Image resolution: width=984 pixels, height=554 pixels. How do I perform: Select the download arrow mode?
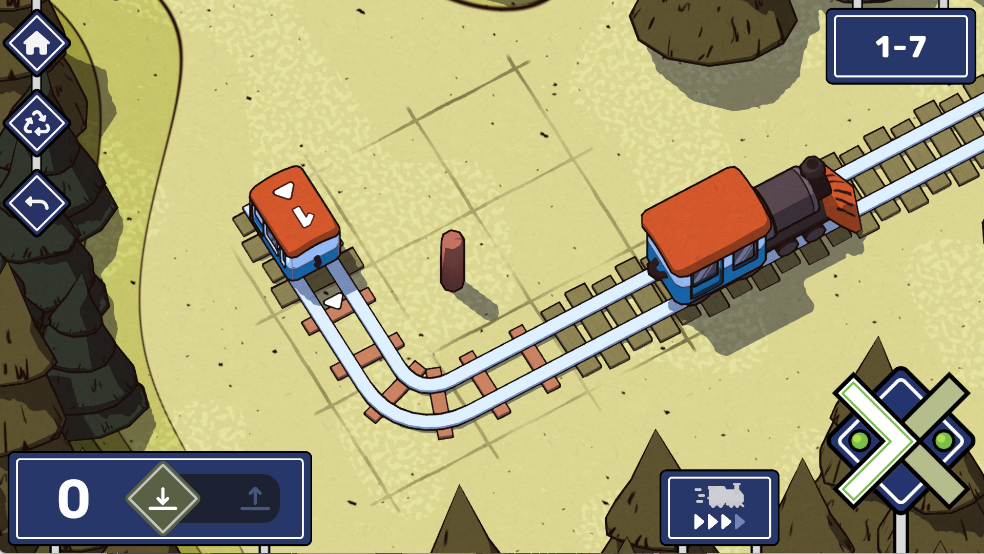pyautogui.click(x=163, y=498)
